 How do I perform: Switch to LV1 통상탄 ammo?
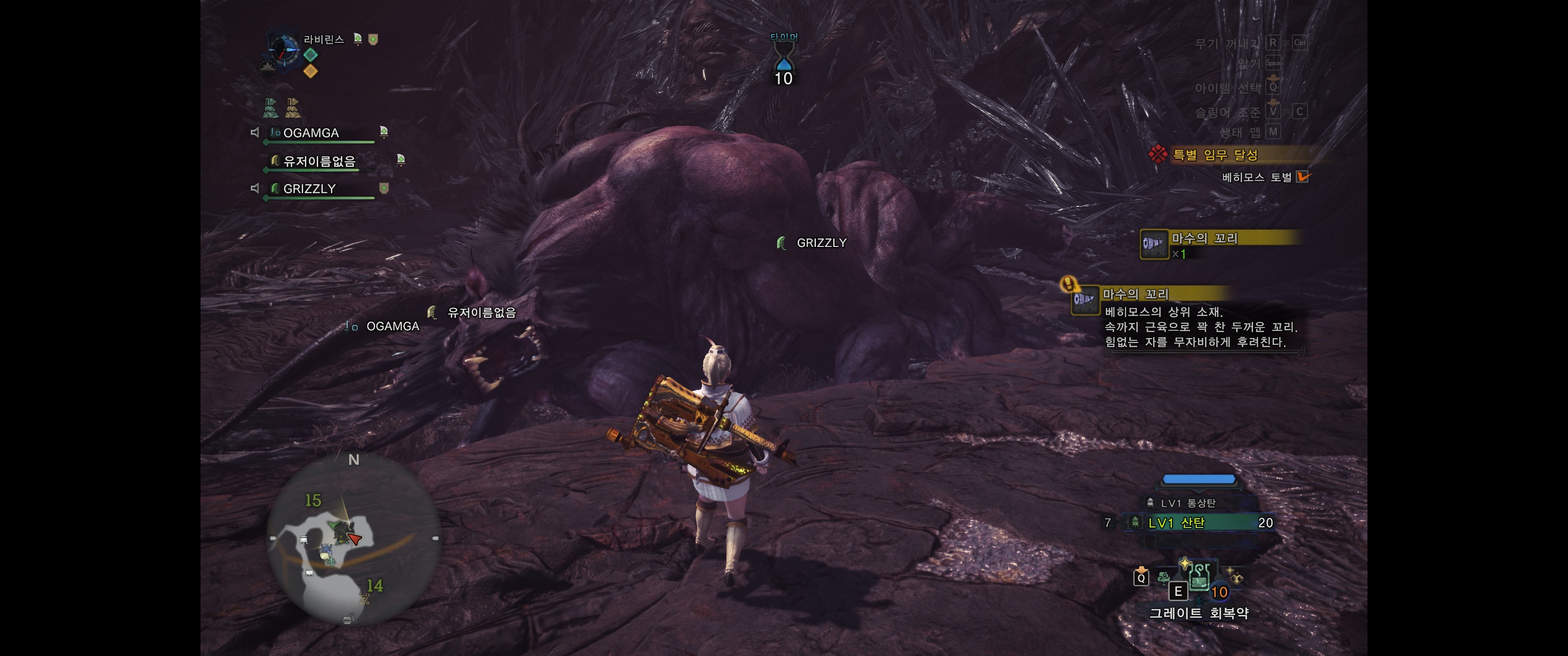coord(1187,502)
